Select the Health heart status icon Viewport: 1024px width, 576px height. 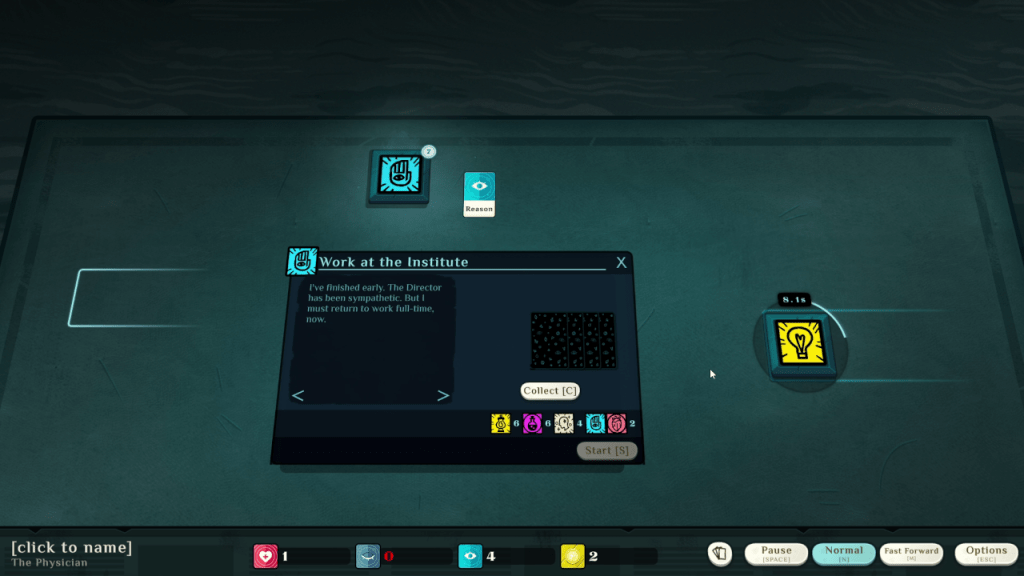click(265, 556)
